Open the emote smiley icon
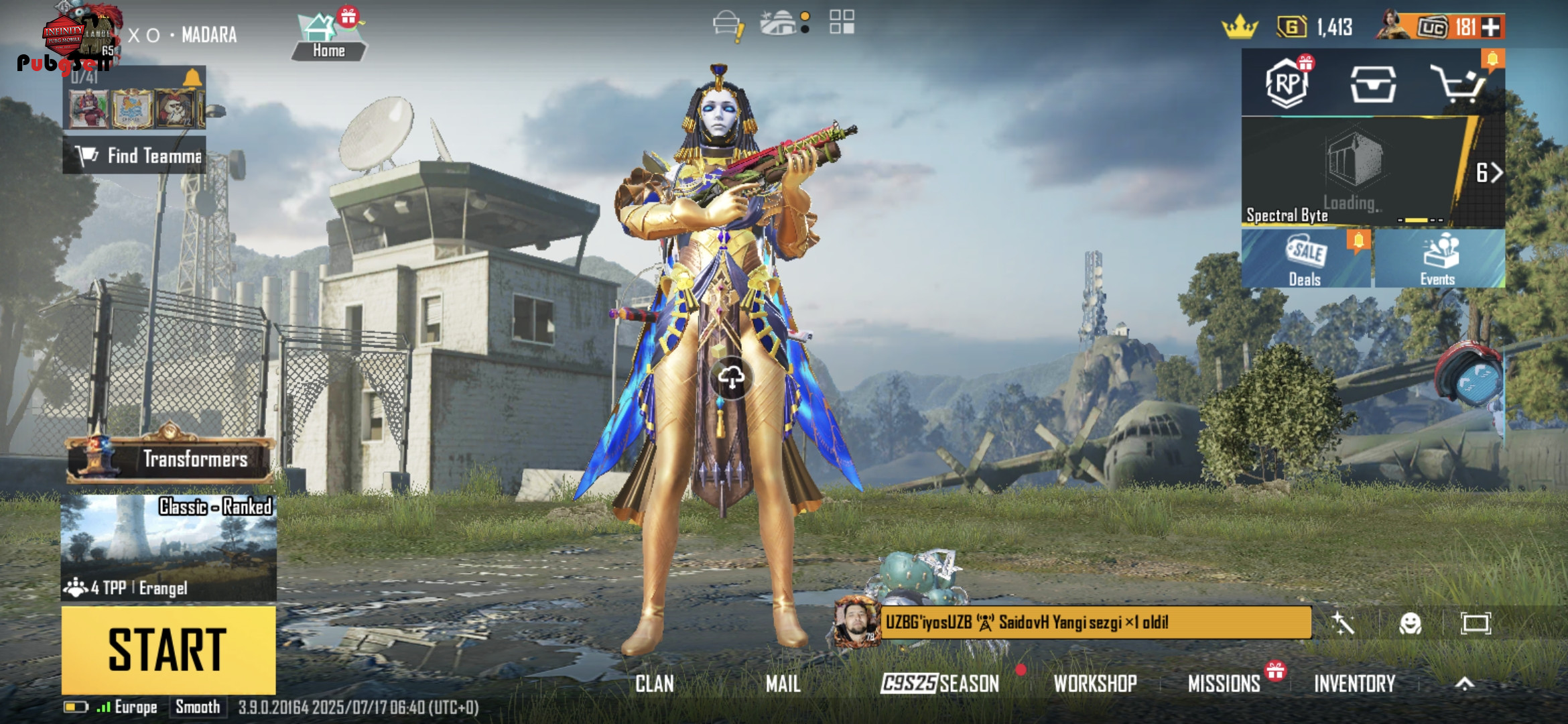 tap(1411, 623)
